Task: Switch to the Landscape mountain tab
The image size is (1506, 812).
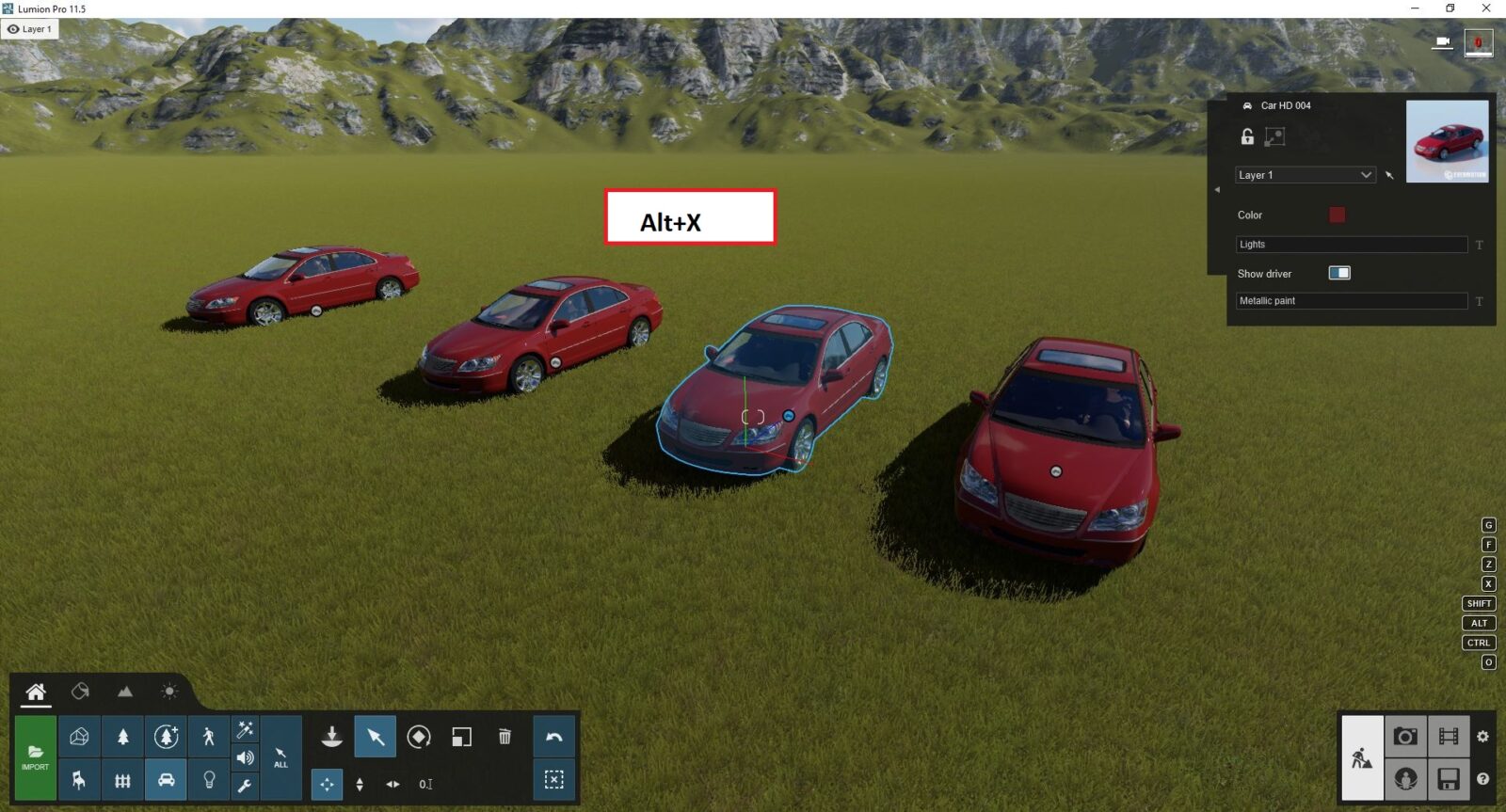Action: pyautogui.click(x=125, y=692)
